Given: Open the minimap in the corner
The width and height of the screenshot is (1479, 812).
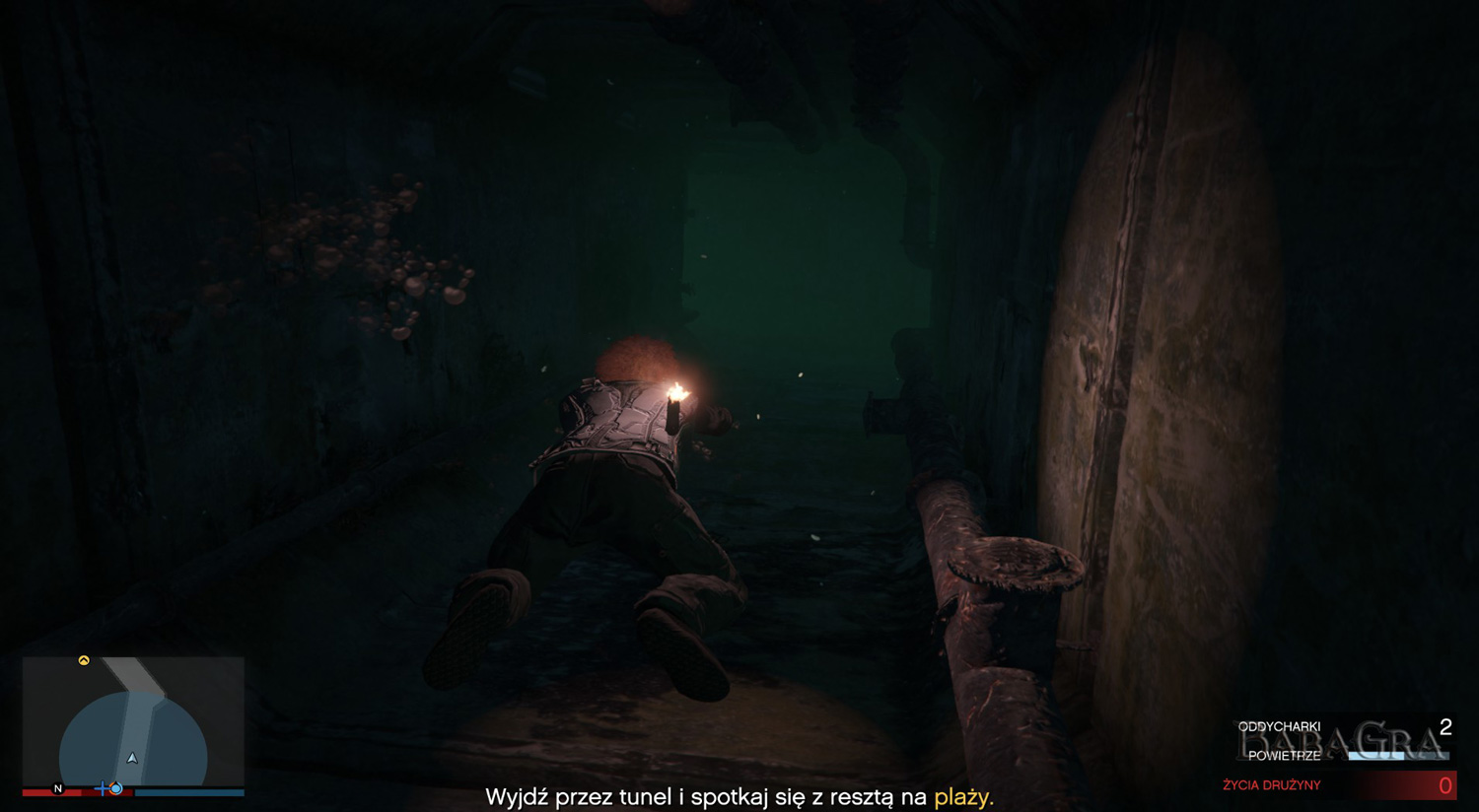Looking at the screenshot, I should (x=133, y=722).
